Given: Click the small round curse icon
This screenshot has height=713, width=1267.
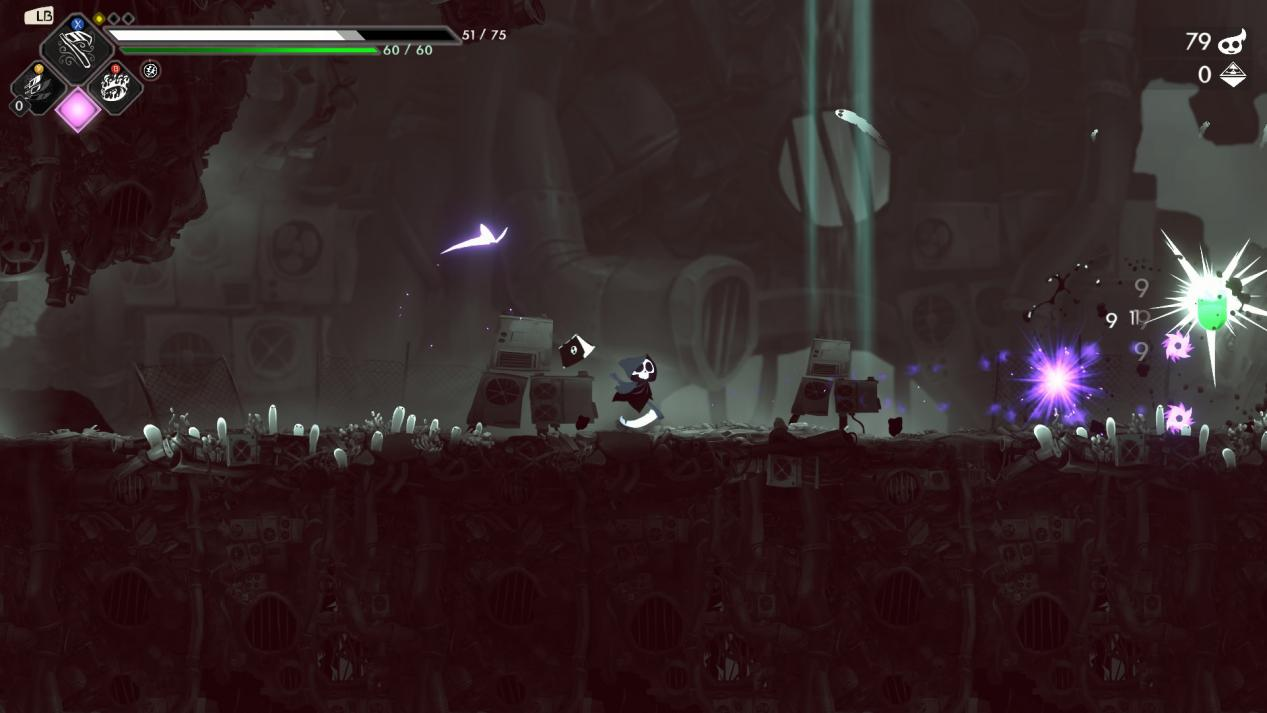Looking at the screenshot, I should pyautogui.click(x=151, y=70).
